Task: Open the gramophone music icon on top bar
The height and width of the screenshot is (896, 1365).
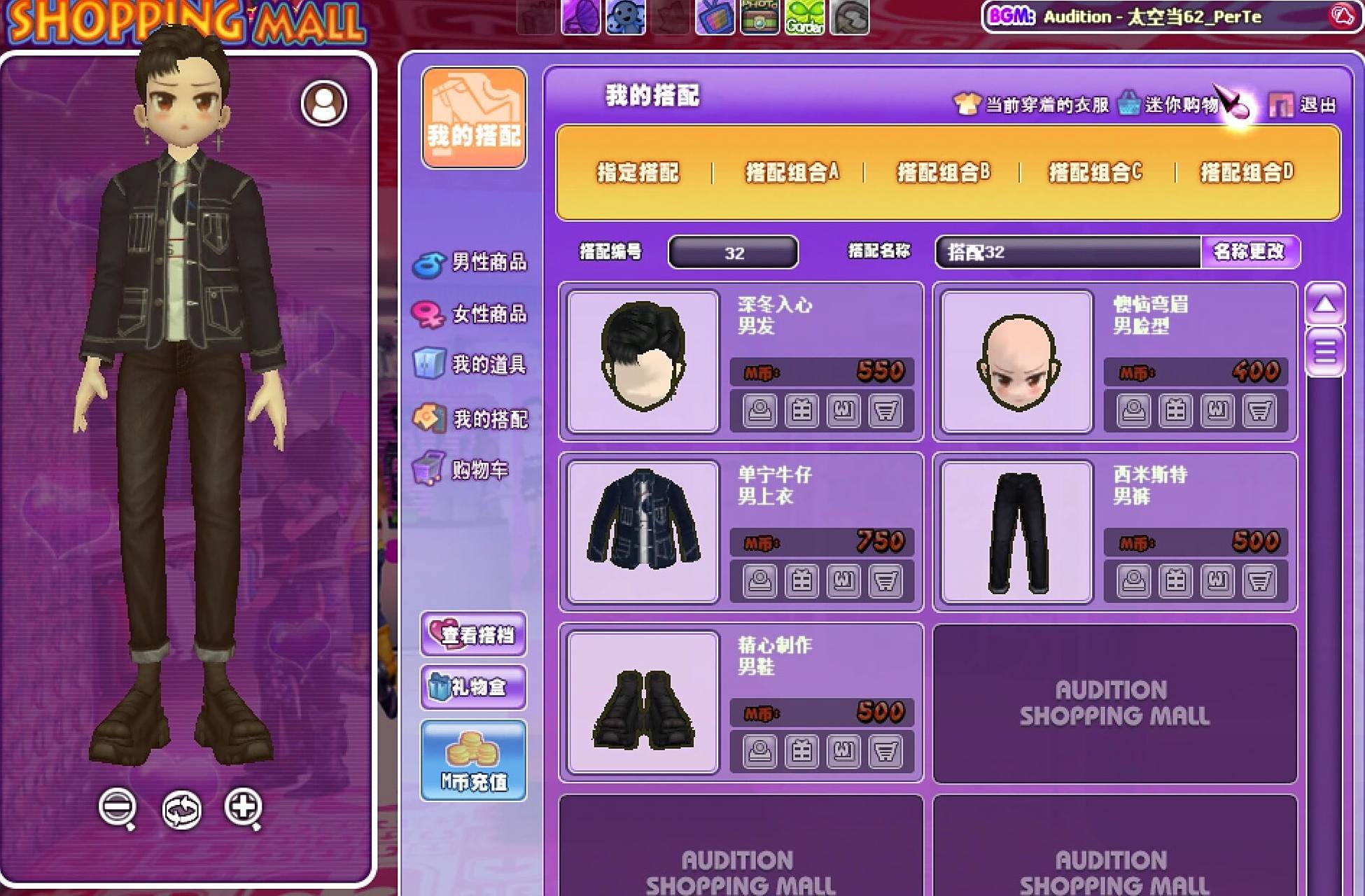Action: pyautogui.click(x=580, y=17)
